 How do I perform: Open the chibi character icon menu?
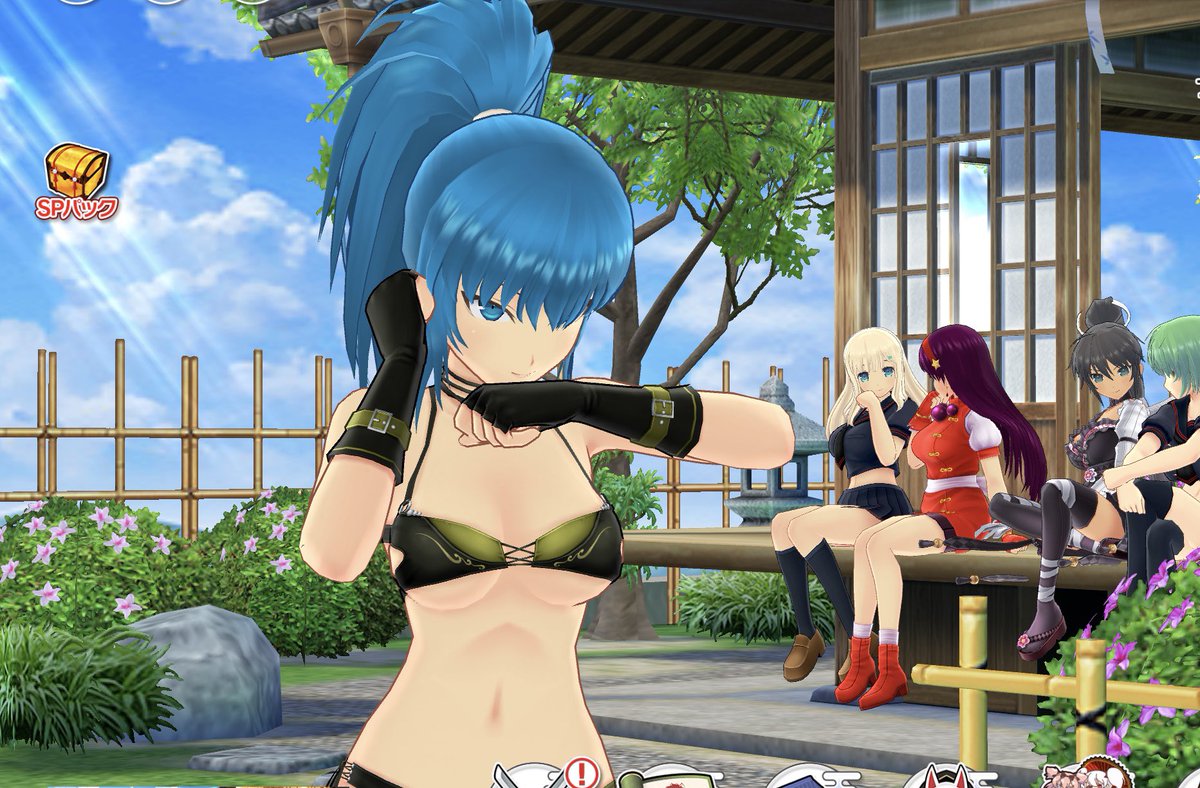(x=1088, y=775)
